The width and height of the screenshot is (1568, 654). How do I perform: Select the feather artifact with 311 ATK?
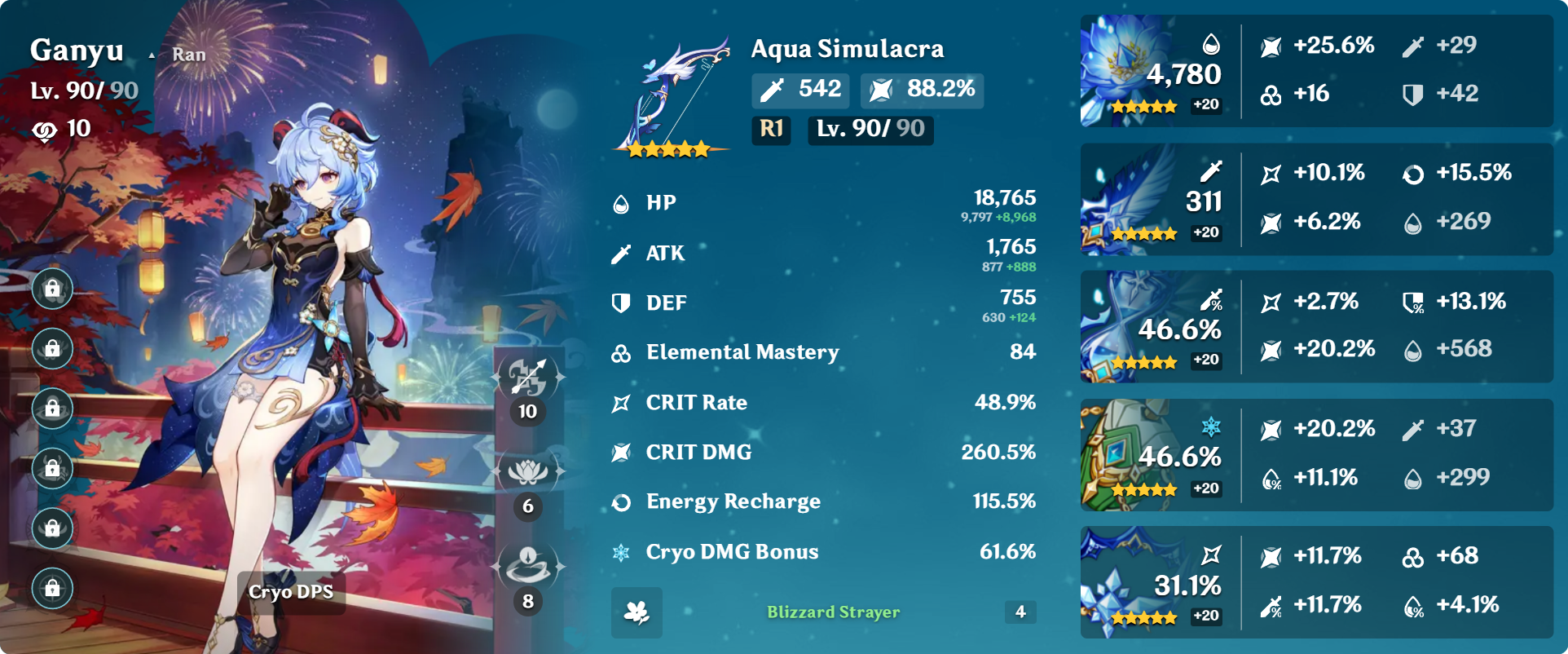point(1125,199)
